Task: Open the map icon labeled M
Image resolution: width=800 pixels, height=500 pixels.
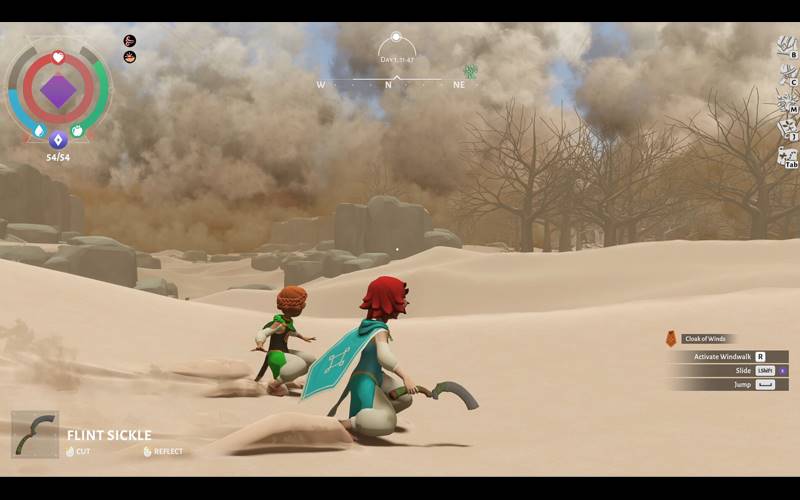Action: click(x=787, y=101)
